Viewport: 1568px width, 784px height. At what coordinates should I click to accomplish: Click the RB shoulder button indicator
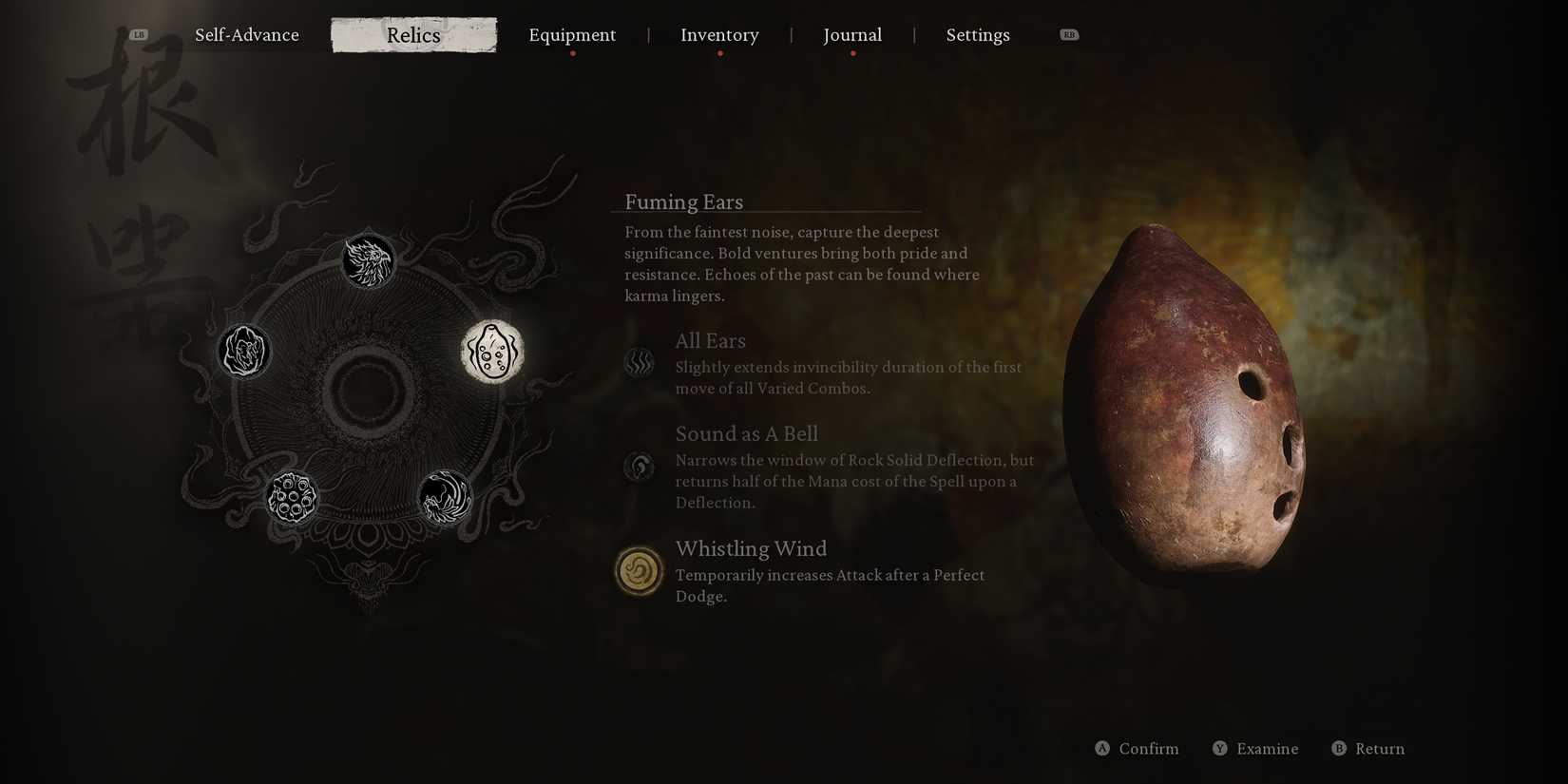coord(1069,33)
